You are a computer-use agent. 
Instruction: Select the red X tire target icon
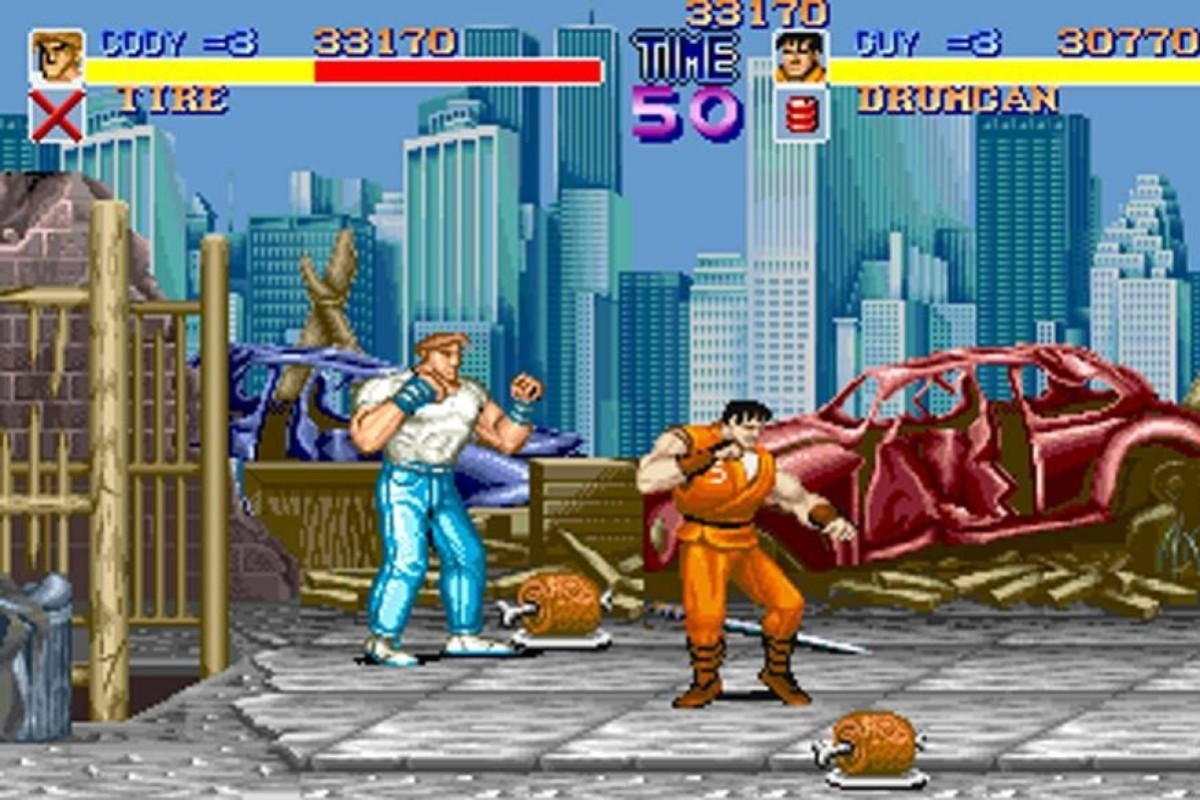[56, 115]
